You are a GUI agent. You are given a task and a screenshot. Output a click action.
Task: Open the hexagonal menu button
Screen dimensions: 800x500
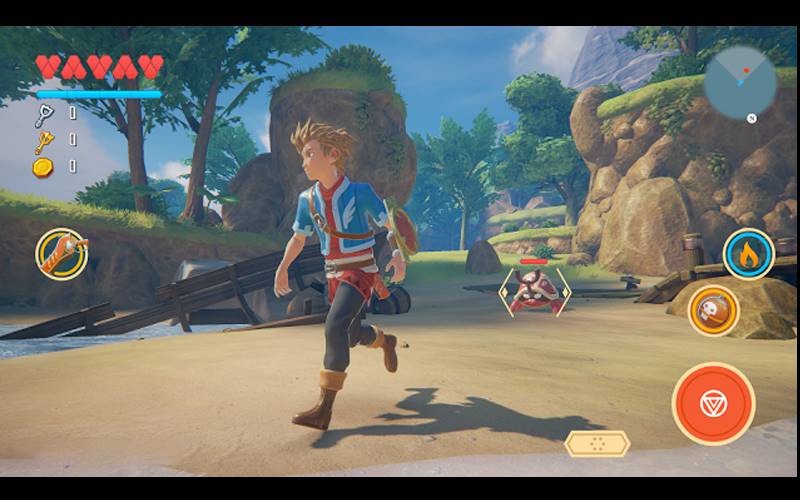click(x=597, y=444)
